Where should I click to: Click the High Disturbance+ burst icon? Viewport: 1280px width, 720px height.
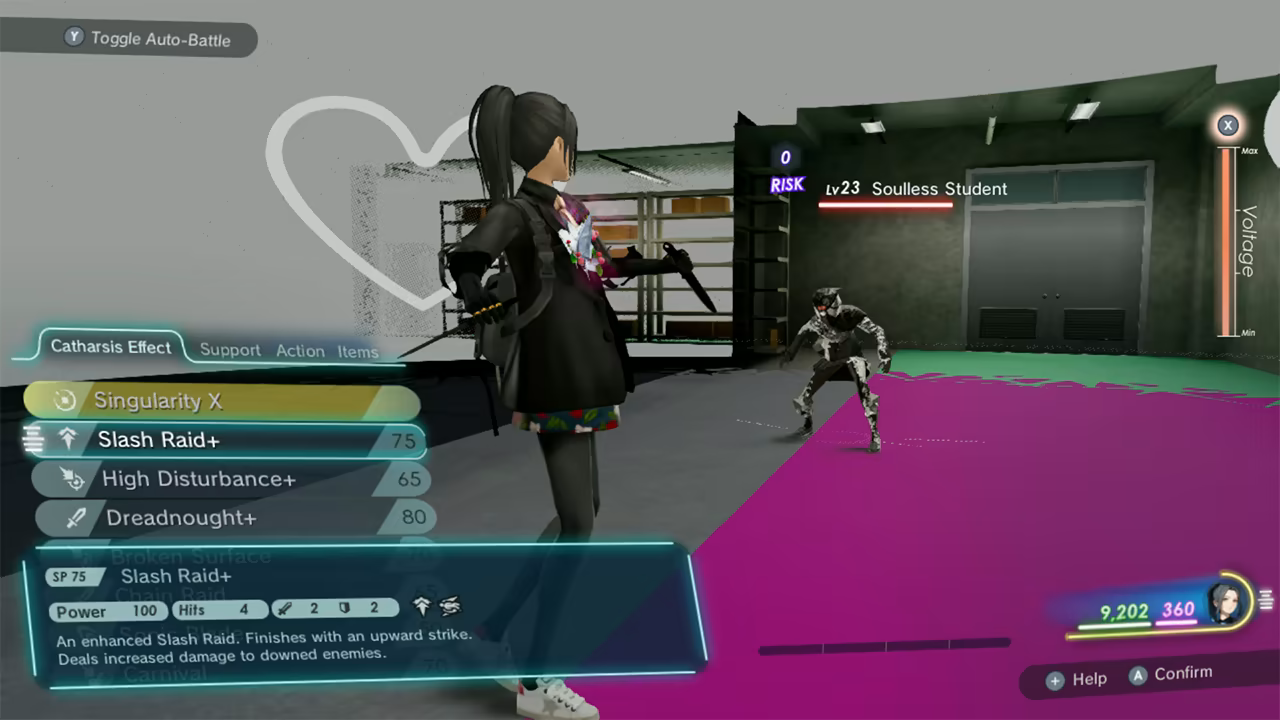tap(74, 479)
